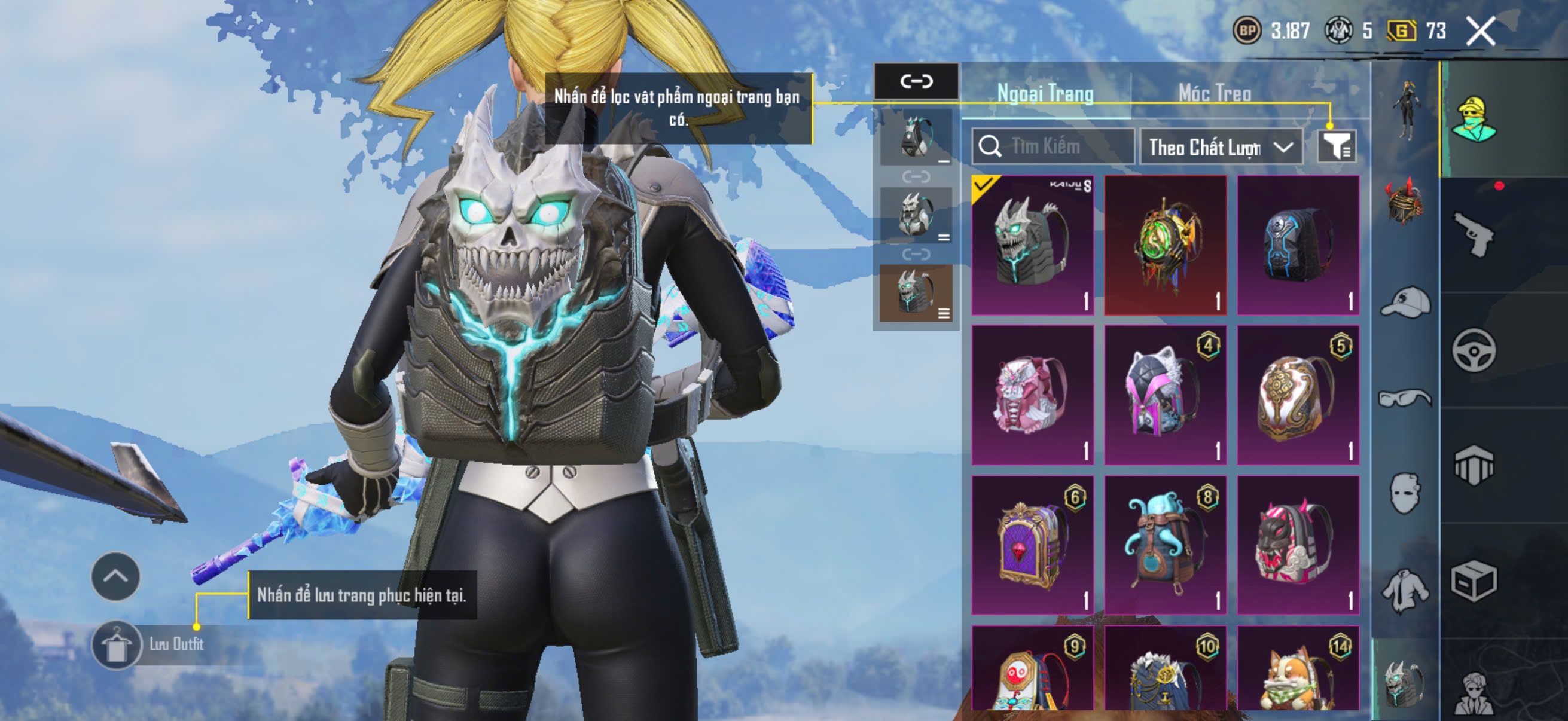Select the Kaiju skull backpack skin
This screenshot has height=721, width=1568.
pos(1032,245)
